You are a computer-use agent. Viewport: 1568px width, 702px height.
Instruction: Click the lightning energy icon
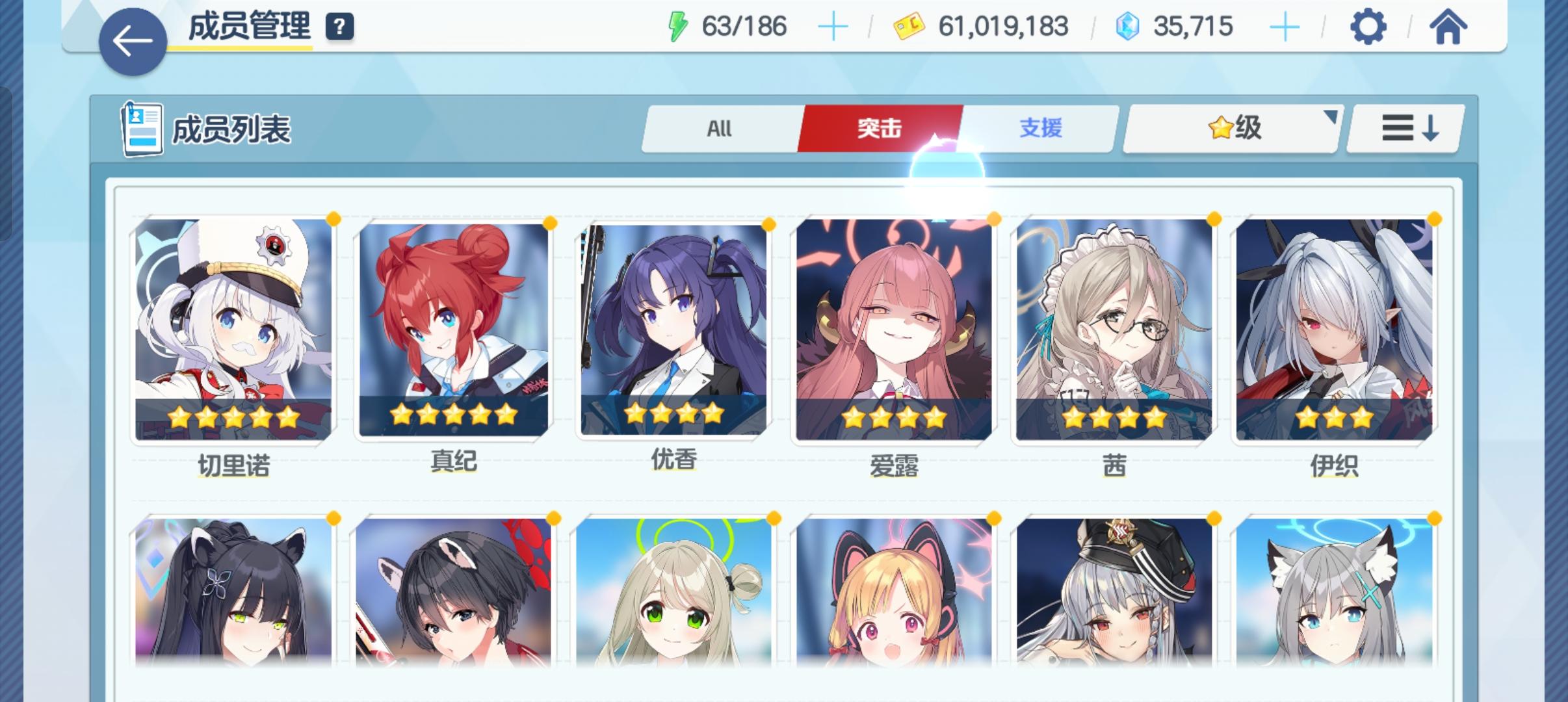click(679, 26)
